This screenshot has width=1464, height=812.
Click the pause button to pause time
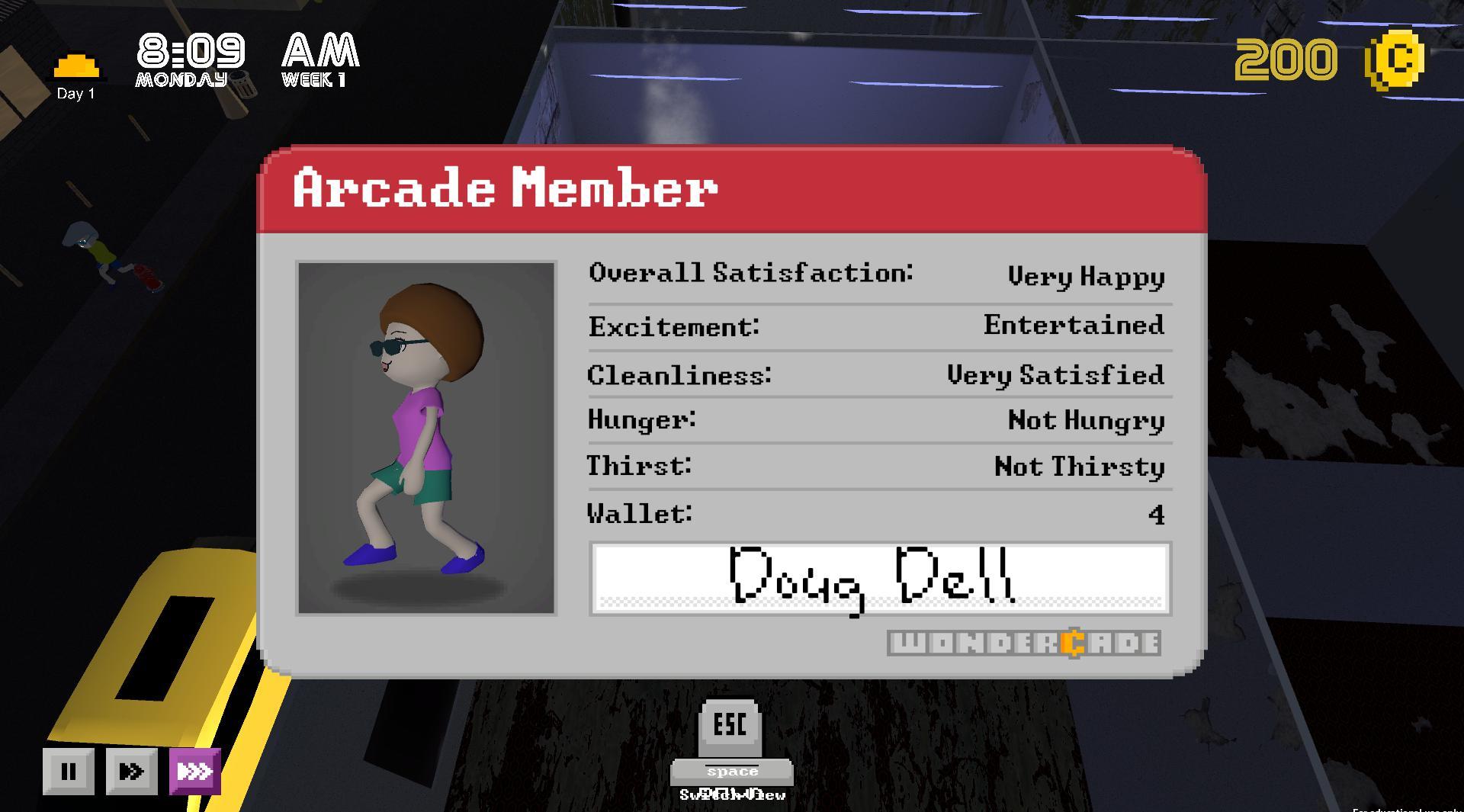click(x=69, y=771)
